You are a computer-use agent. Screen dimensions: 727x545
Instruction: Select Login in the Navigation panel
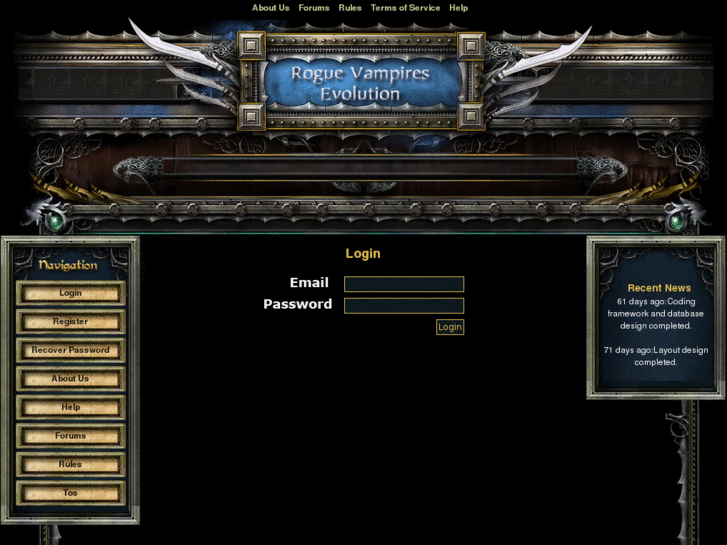click(70, 293)
